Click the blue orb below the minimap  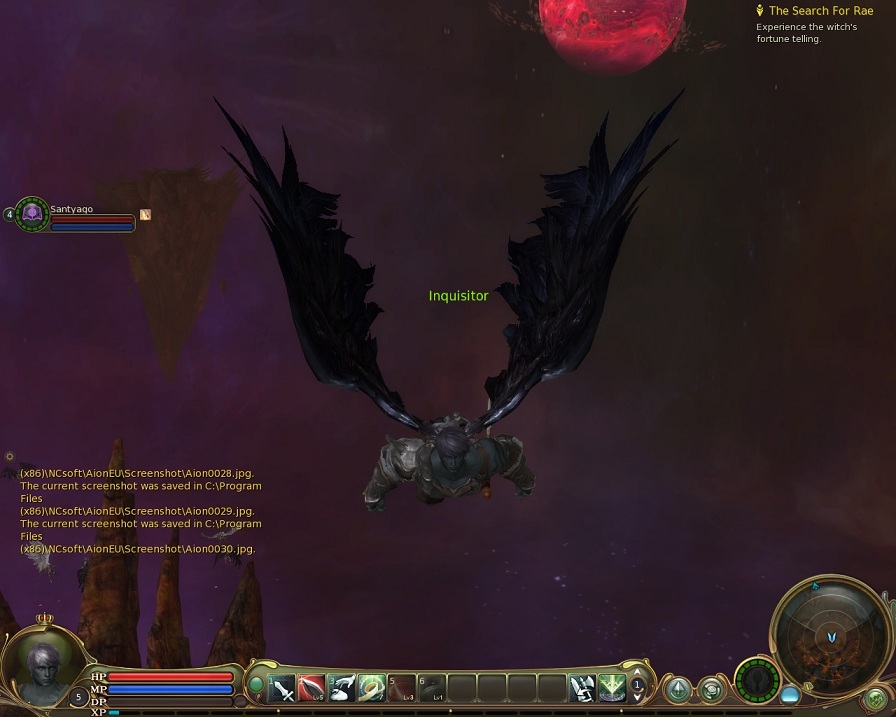[x=790, y=693]
